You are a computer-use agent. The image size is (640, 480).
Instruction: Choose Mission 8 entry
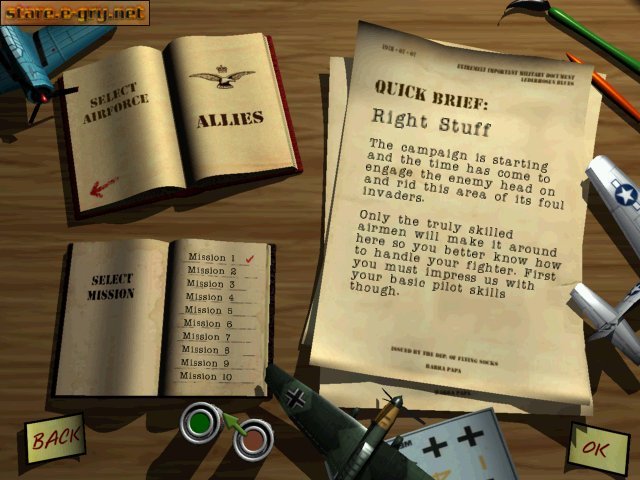click(x=206, y=350)
